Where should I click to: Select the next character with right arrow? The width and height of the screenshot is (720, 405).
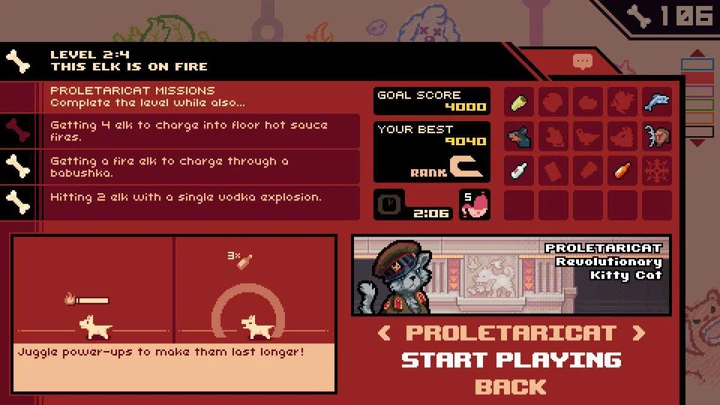coord(639,332)
